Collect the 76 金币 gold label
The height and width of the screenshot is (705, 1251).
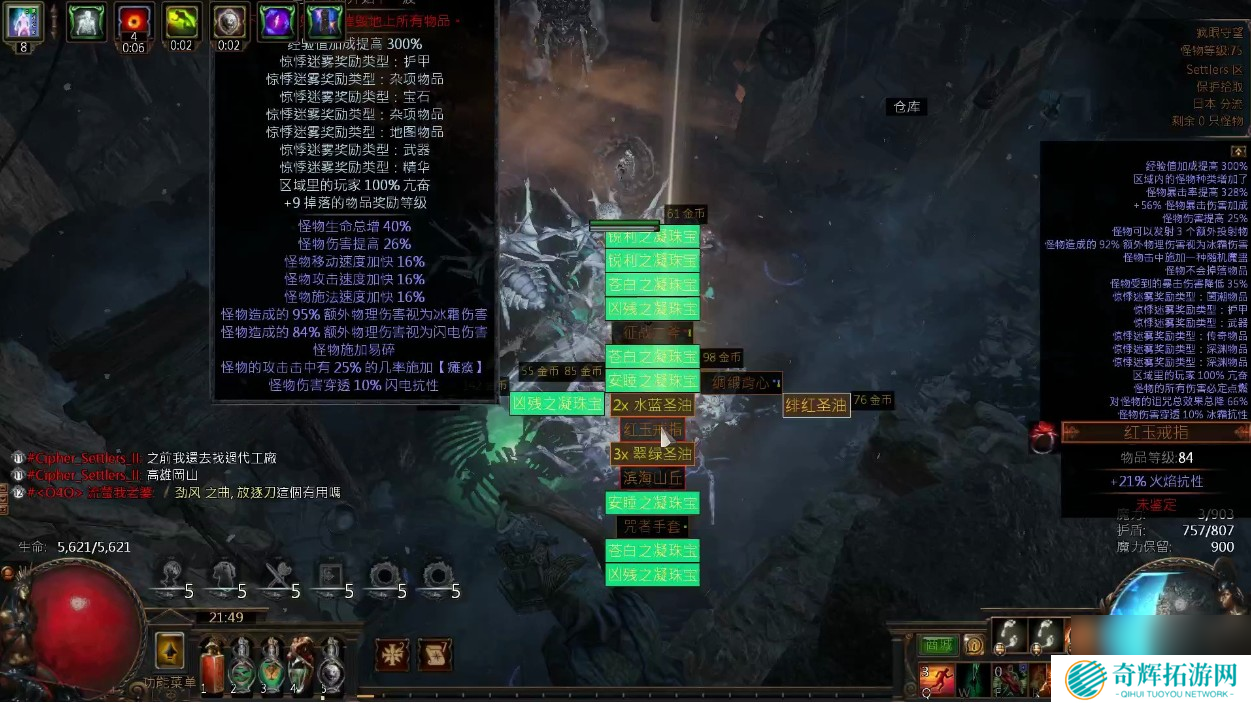pyautogui.click(x=873, y=400)
